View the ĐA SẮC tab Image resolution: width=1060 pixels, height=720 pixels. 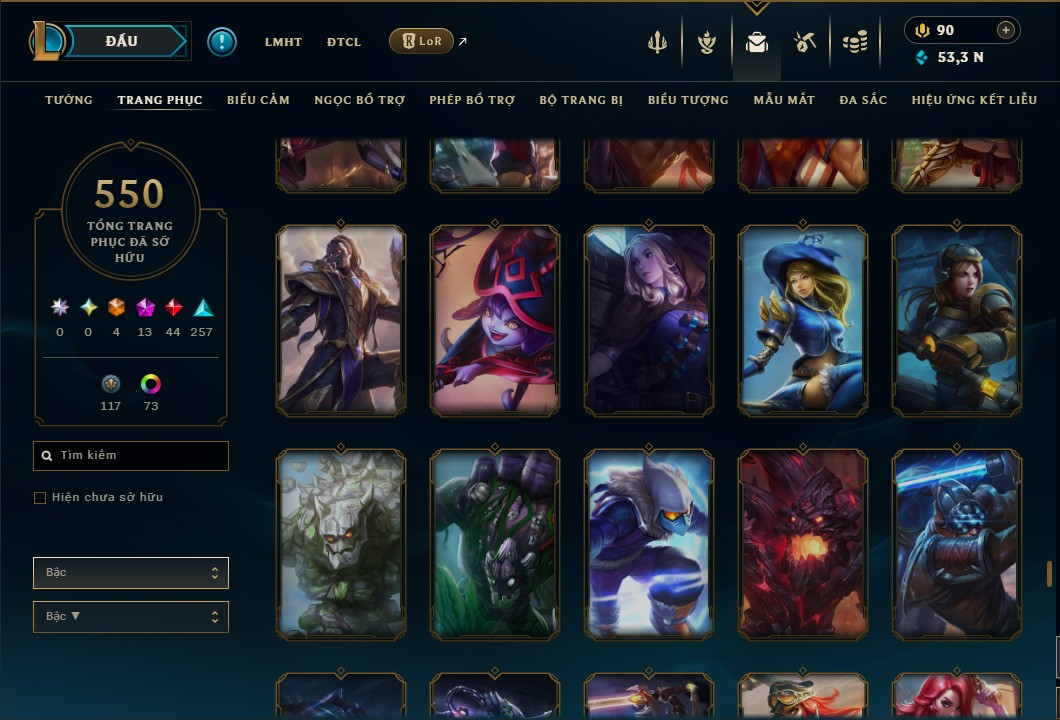[863, 100]
